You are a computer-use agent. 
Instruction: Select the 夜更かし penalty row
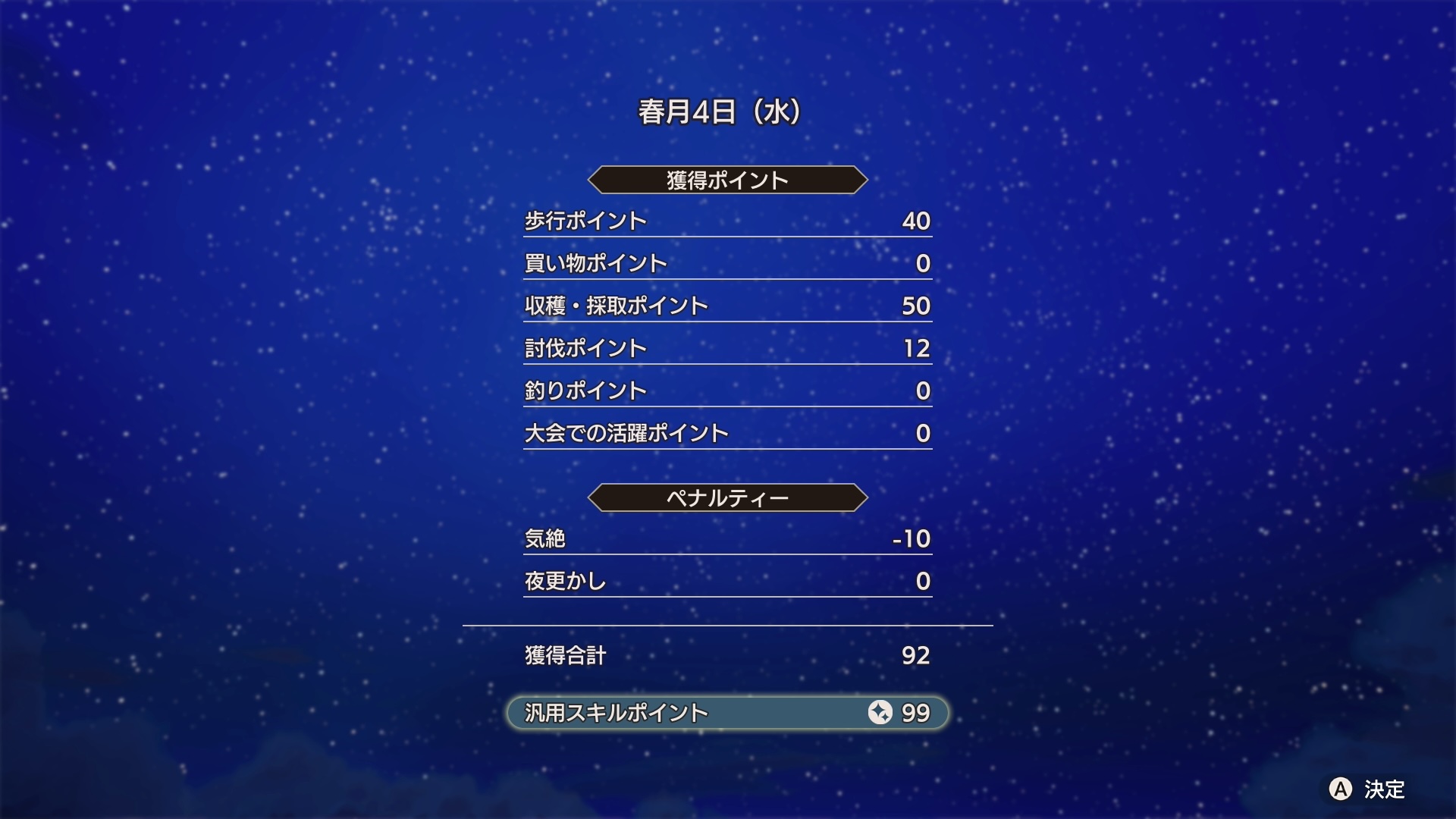(x=565, y=581)
